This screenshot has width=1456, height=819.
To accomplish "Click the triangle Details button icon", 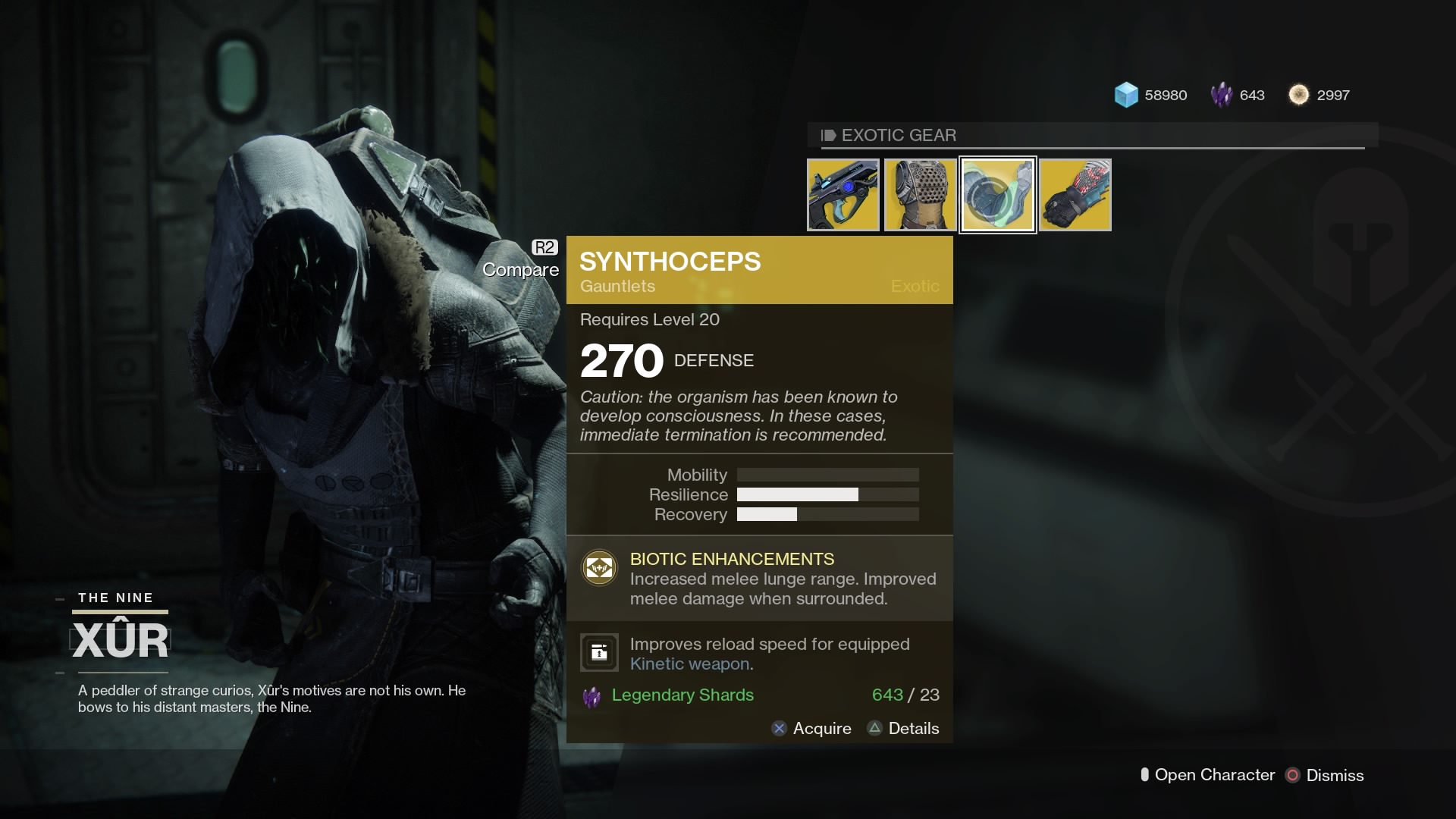I will (876, 729).
